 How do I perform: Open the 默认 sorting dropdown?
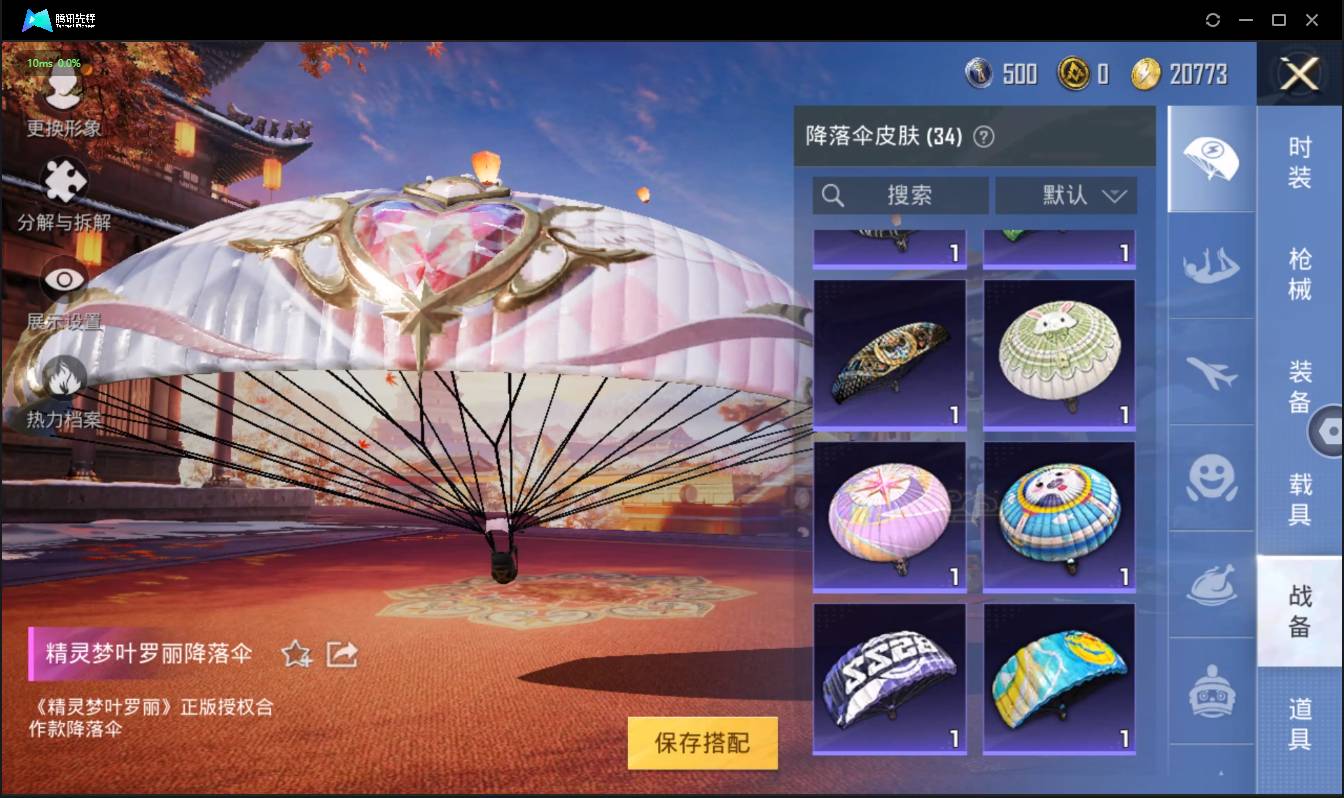pos(1067,195)
